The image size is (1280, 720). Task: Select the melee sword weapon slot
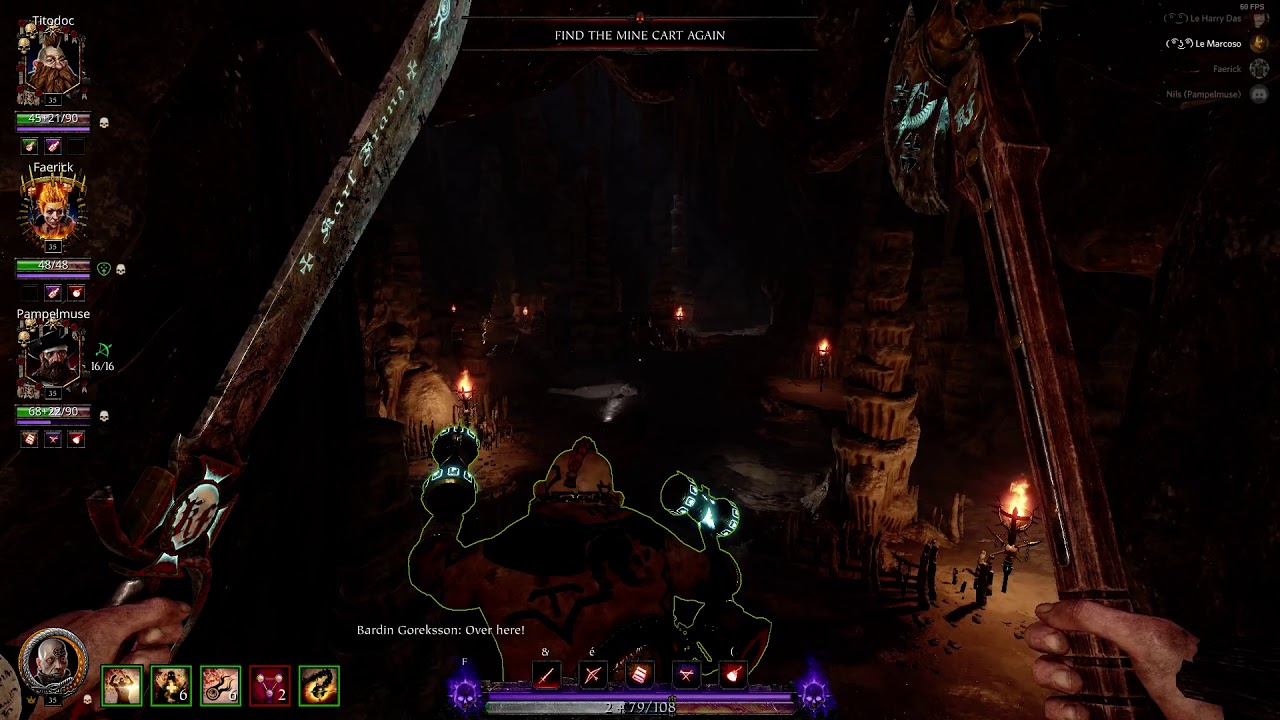coord(546,676)
